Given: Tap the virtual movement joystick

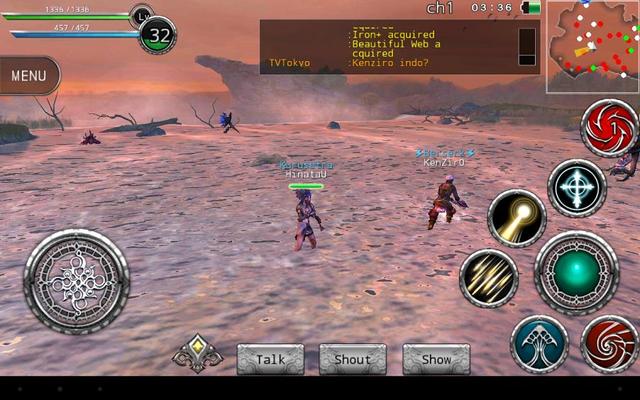Looking at the screenshot, I should (77, 281).
